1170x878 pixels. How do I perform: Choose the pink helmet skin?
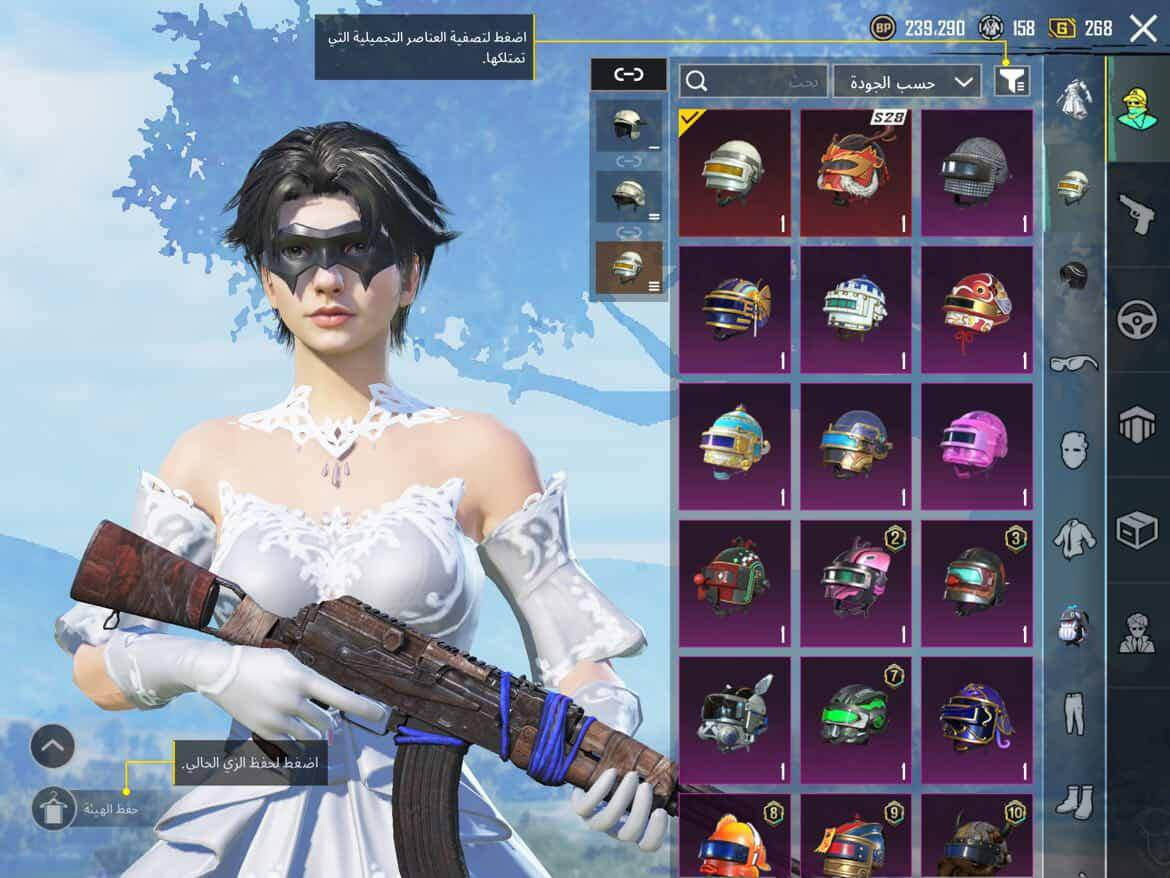coord(977,447)
